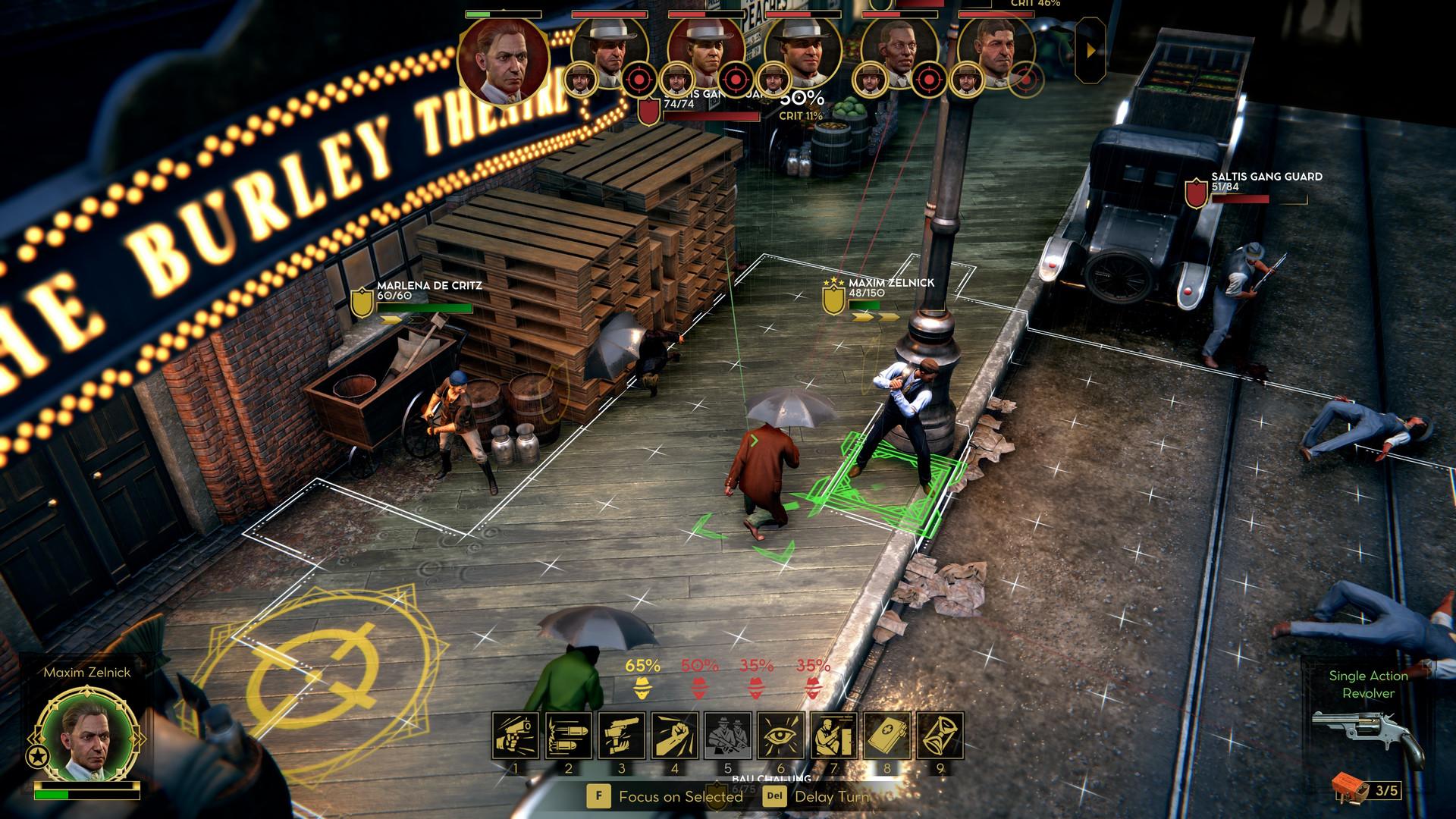The image size is (1456, 819).
Task: Select the last hatless enemy portrait in turn order
Action: [x=996, y=52]
